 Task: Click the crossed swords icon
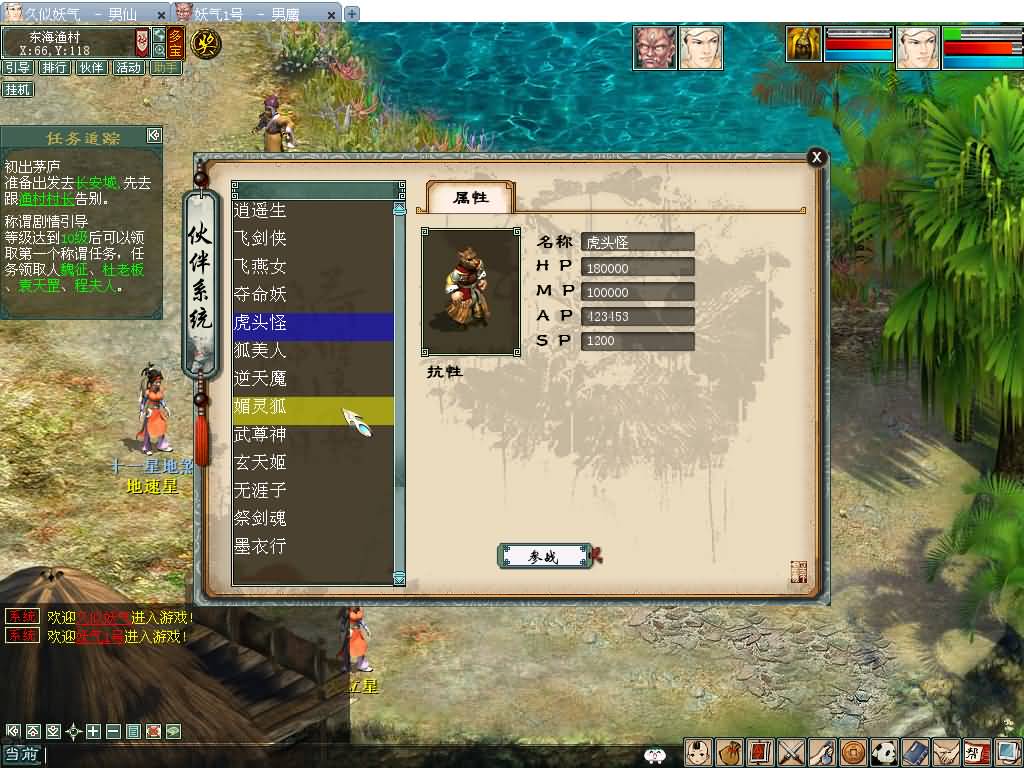pyautogui.click(x=791, y=752)
